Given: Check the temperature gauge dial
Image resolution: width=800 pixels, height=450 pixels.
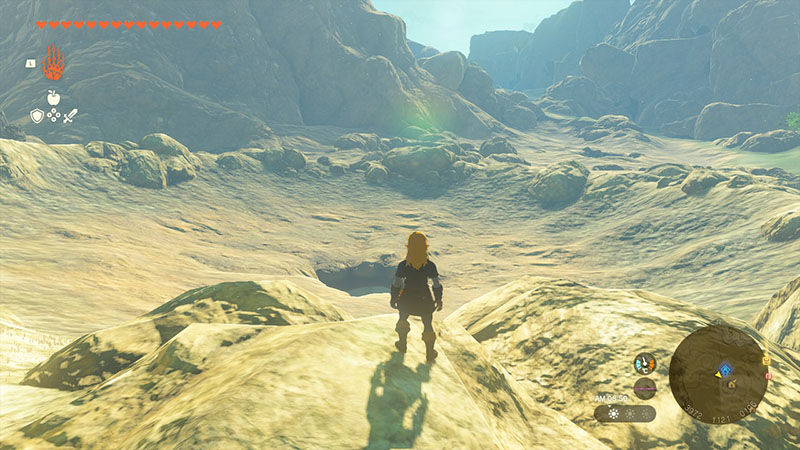Looking at the screenshot, I should pyautogui.click(x=644, y=363).
